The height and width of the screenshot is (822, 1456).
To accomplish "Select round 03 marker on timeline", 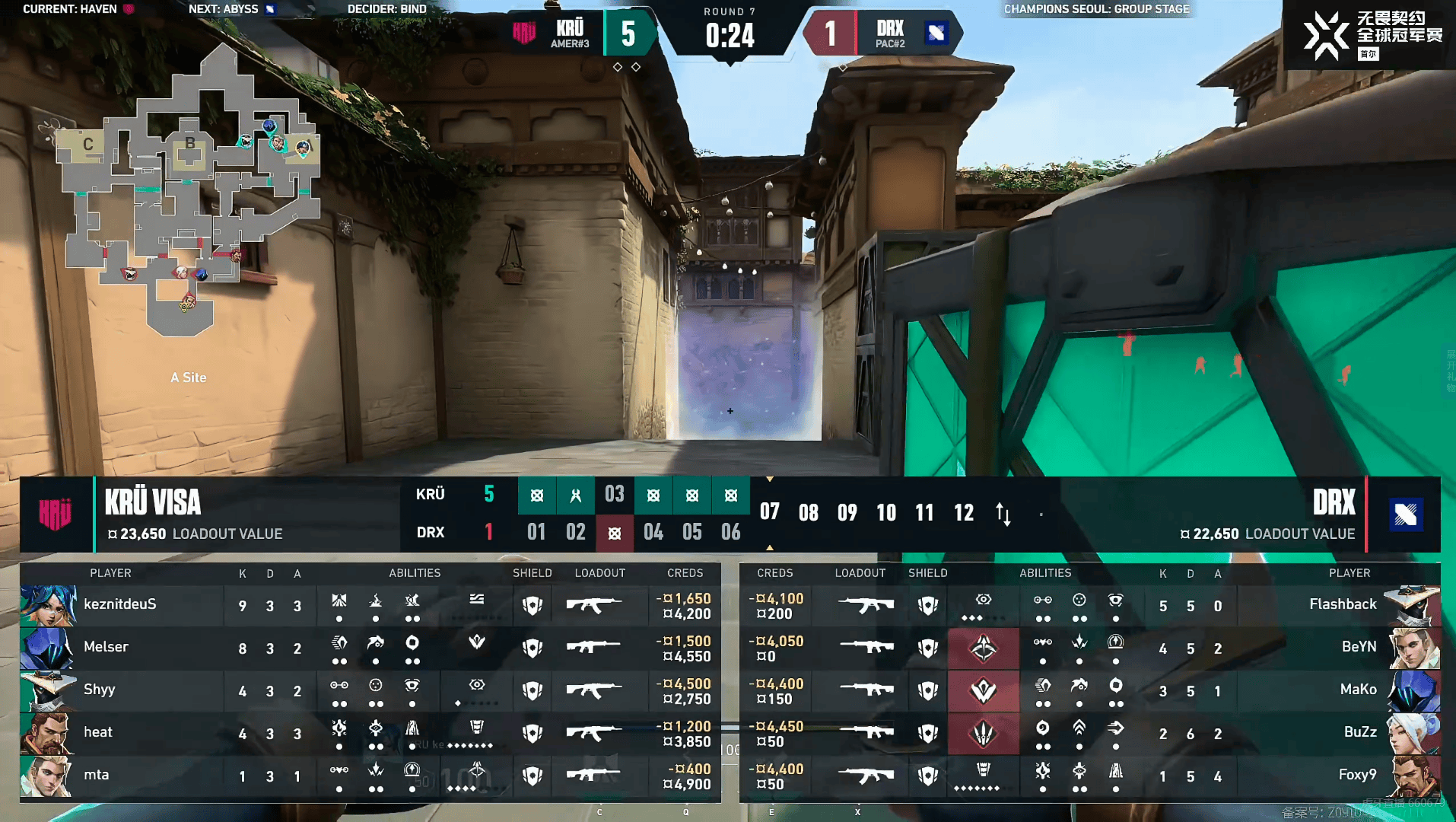I will tap(614, 495).
